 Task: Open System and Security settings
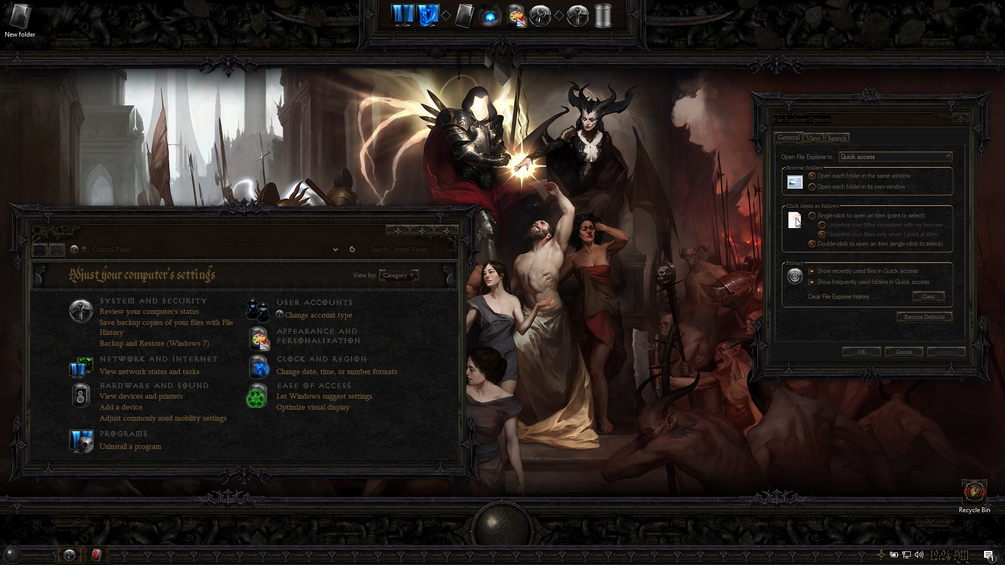[x=153, y=301]
